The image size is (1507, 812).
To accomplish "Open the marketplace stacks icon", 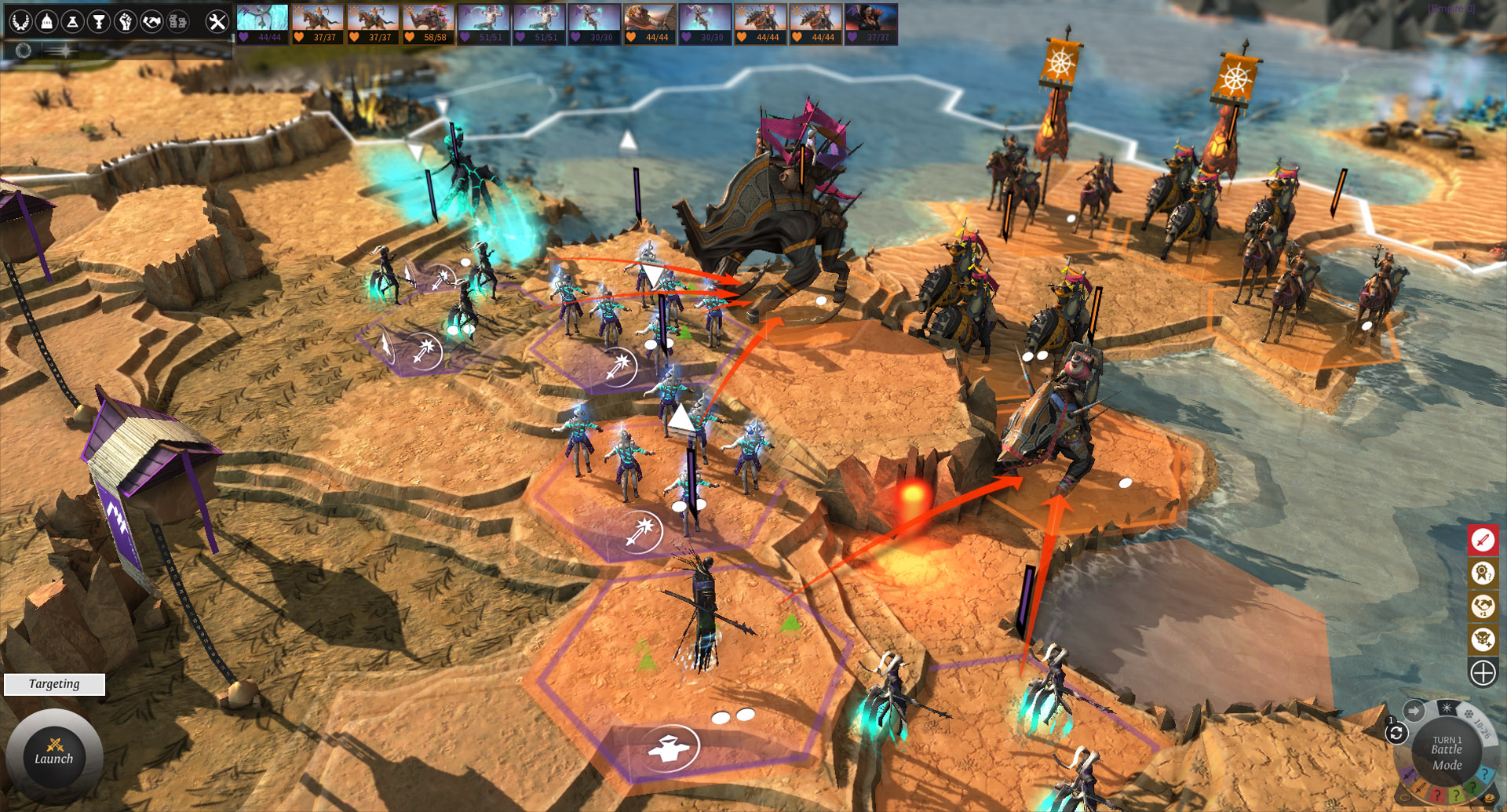I will tap(178, 22).
